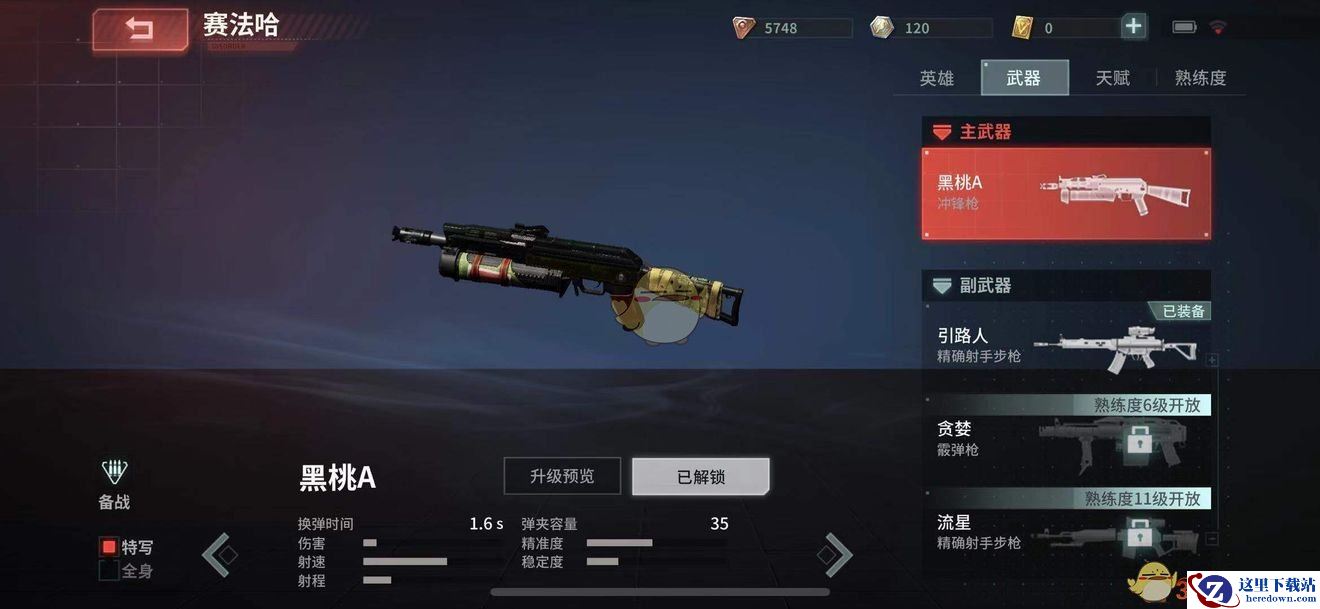Select the 黑桃A submachine gun card

click(x=1066, y=194)
